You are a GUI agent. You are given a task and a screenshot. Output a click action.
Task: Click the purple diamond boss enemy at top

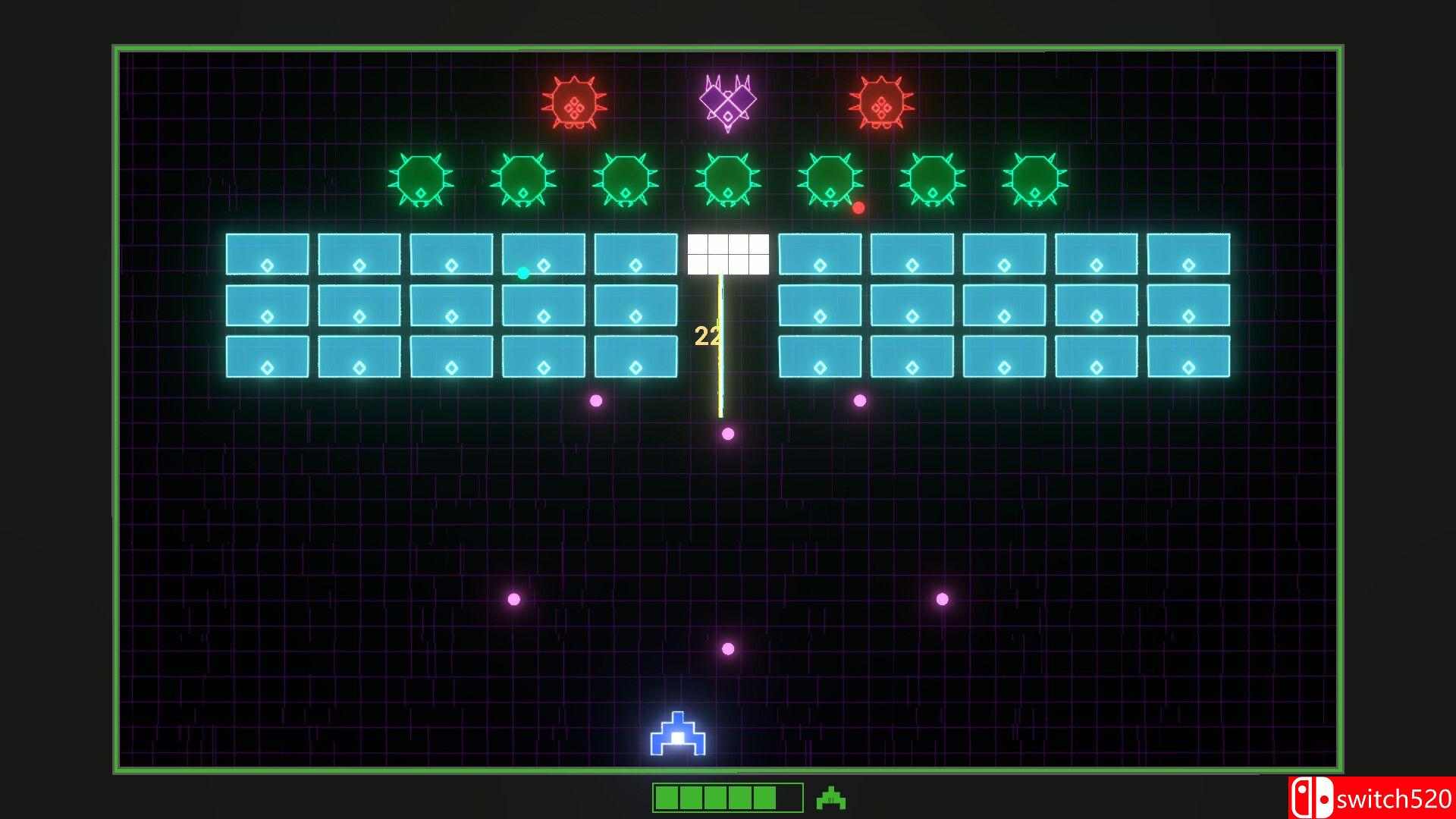727,100
